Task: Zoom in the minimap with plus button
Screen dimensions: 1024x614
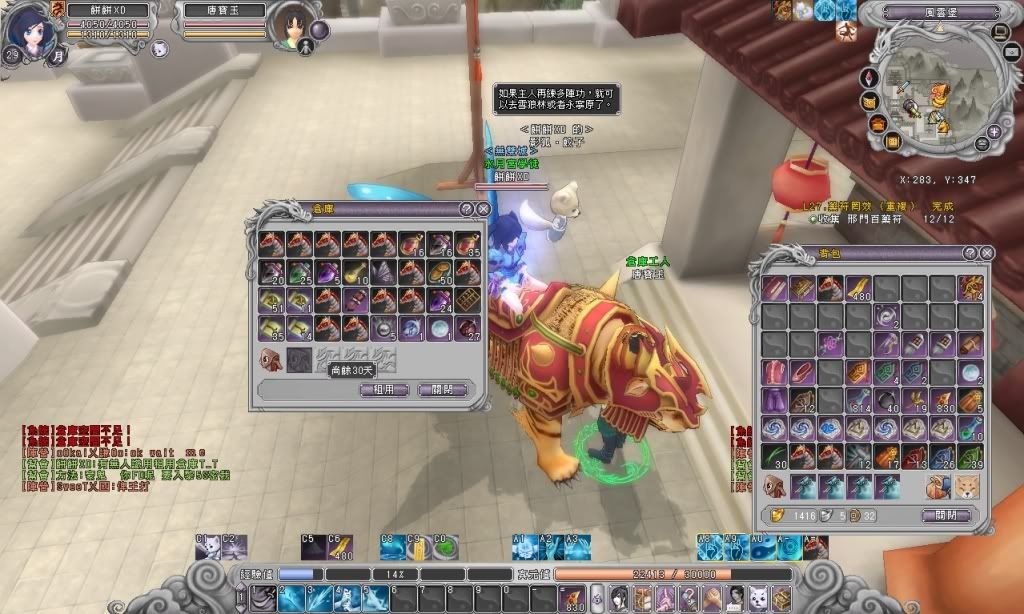Action: click(996, 131)
